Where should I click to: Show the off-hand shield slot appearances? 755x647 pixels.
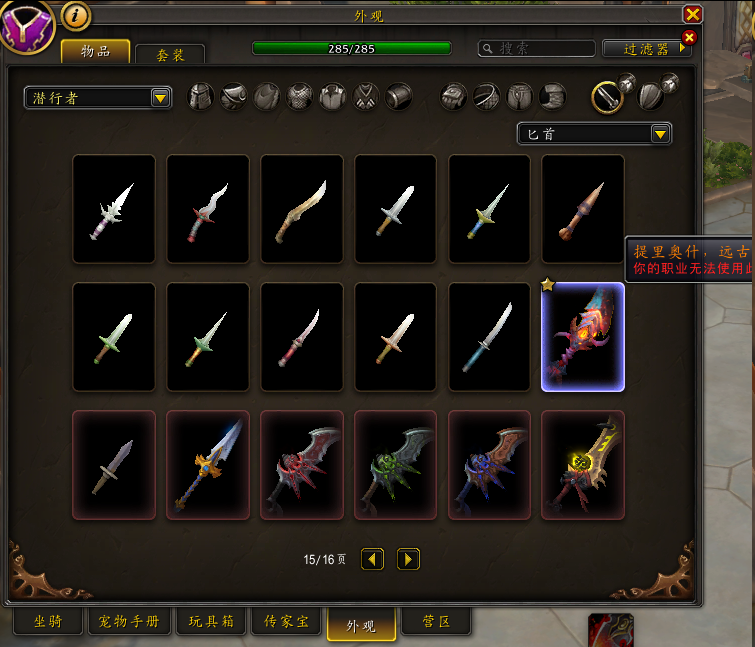[651, 96]
